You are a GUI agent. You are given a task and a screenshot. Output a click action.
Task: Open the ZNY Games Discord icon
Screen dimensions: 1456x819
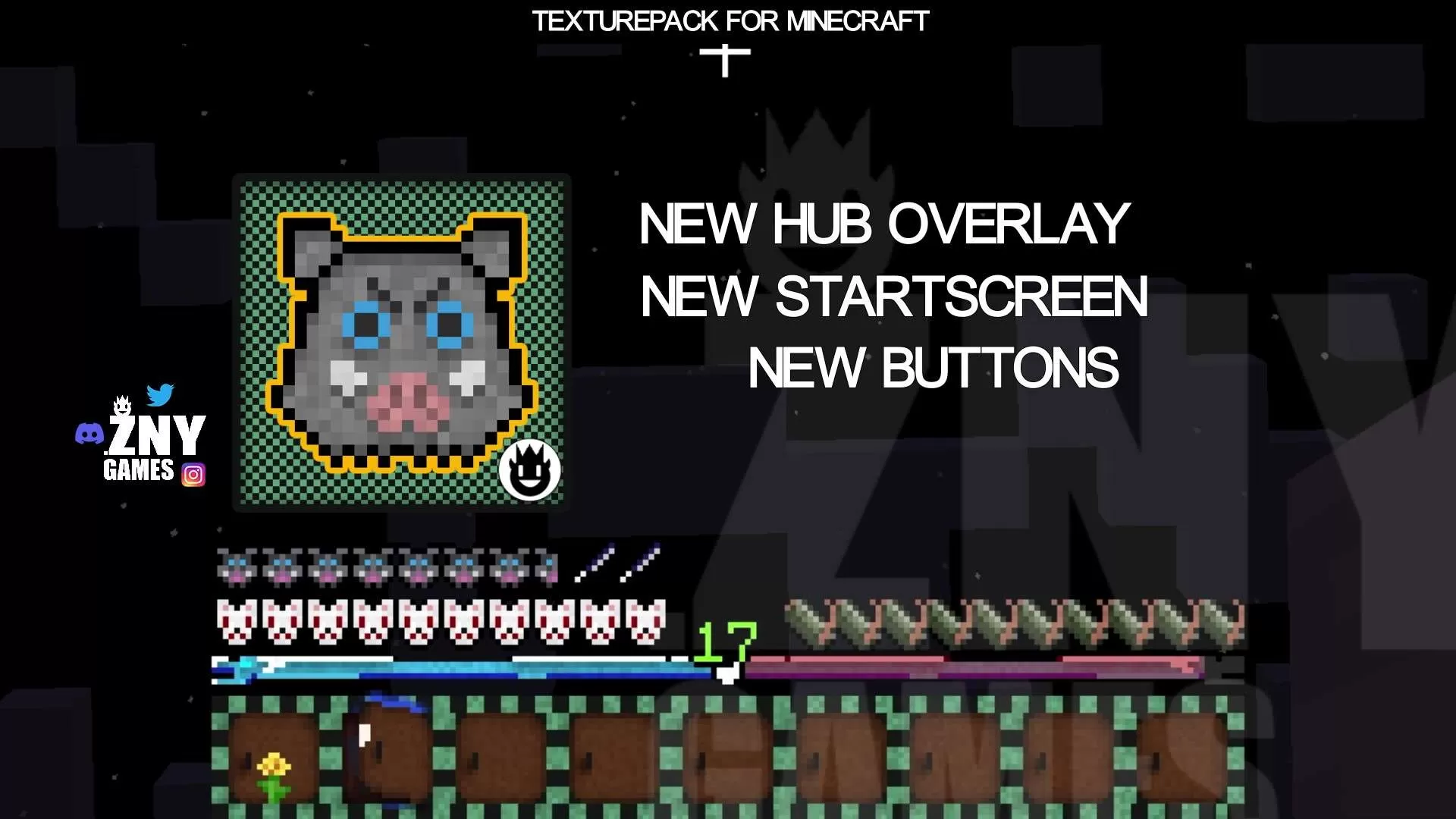[x=90, y=434]
